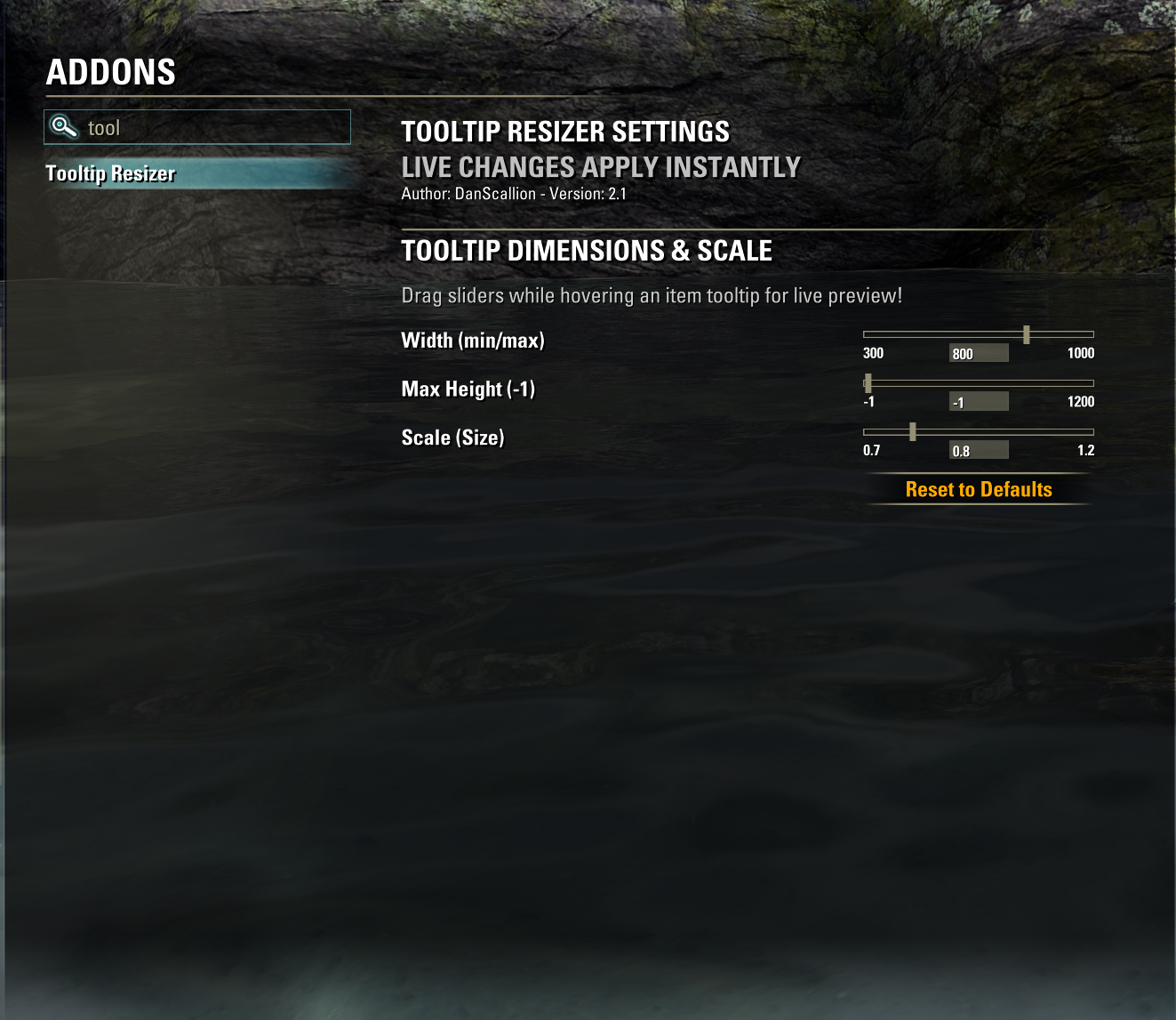The height and width of the screenshot is (1020, 1176).
Task: Click the Max Height value box showing -1
Action: [x=979, y=402]
